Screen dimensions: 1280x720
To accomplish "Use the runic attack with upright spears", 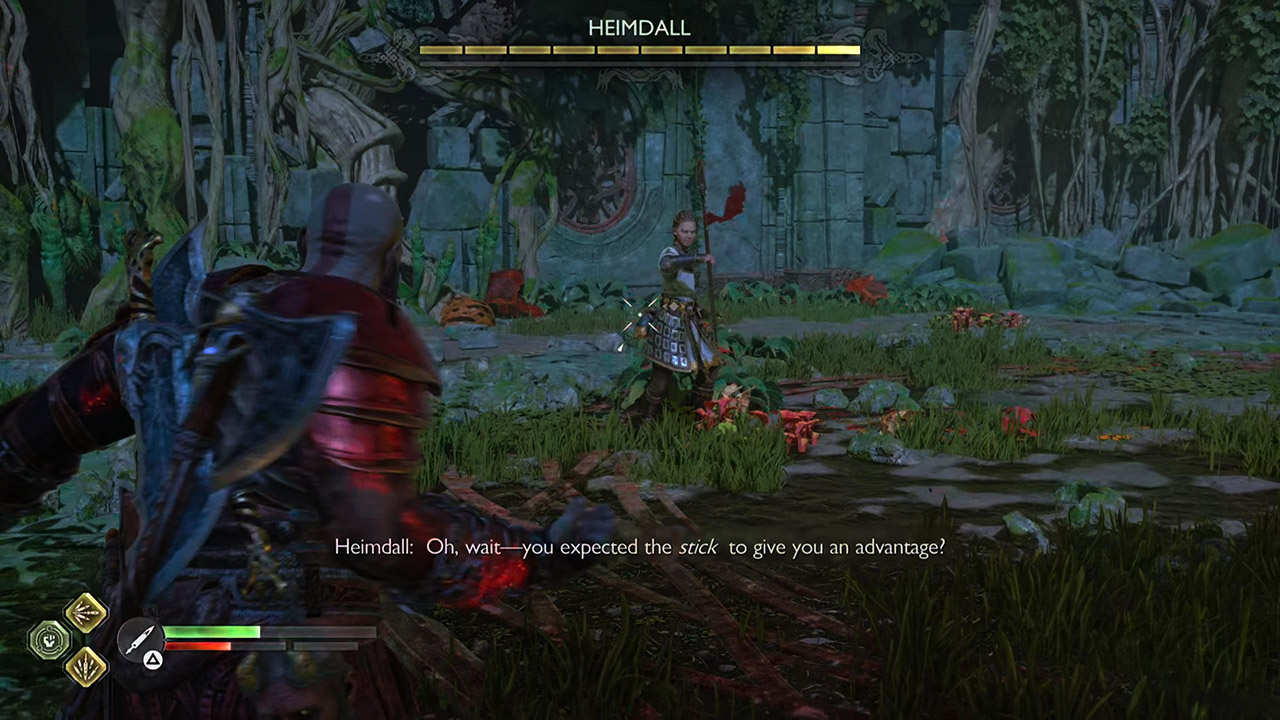I will 86,666.
